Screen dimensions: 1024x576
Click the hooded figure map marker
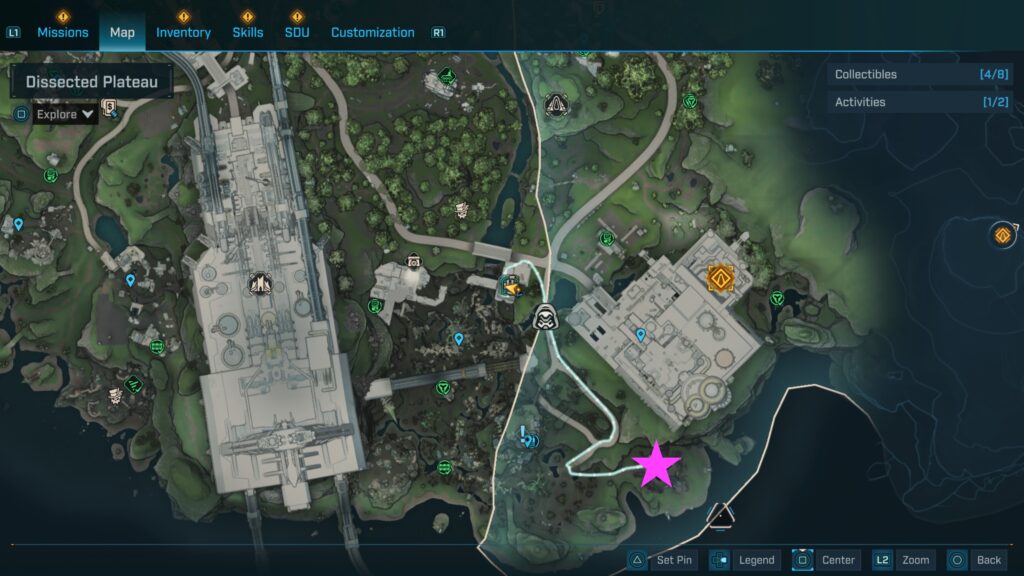tap(545, 315)
